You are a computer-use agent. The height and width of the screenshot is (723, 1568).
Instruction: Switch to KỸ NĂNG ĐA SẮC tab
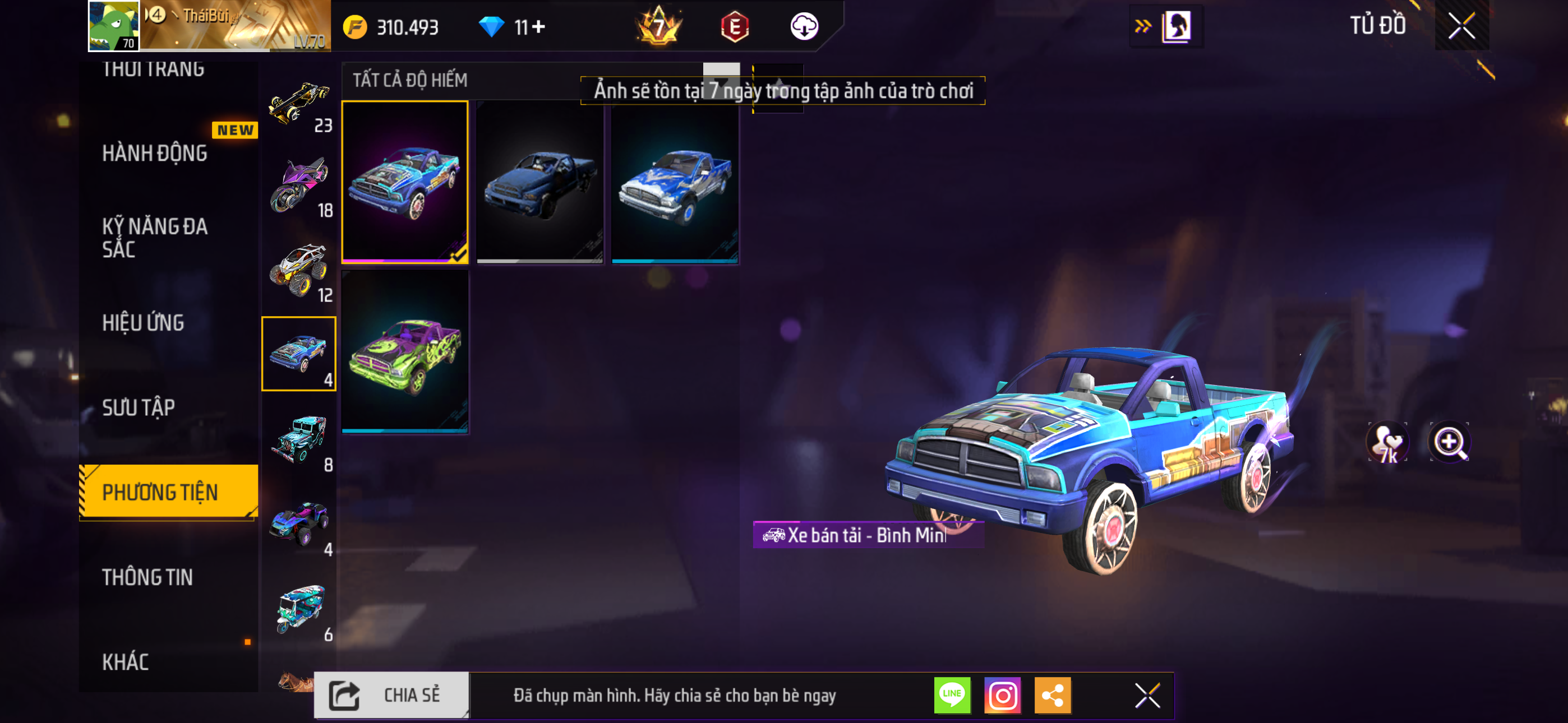coord(155,237)
